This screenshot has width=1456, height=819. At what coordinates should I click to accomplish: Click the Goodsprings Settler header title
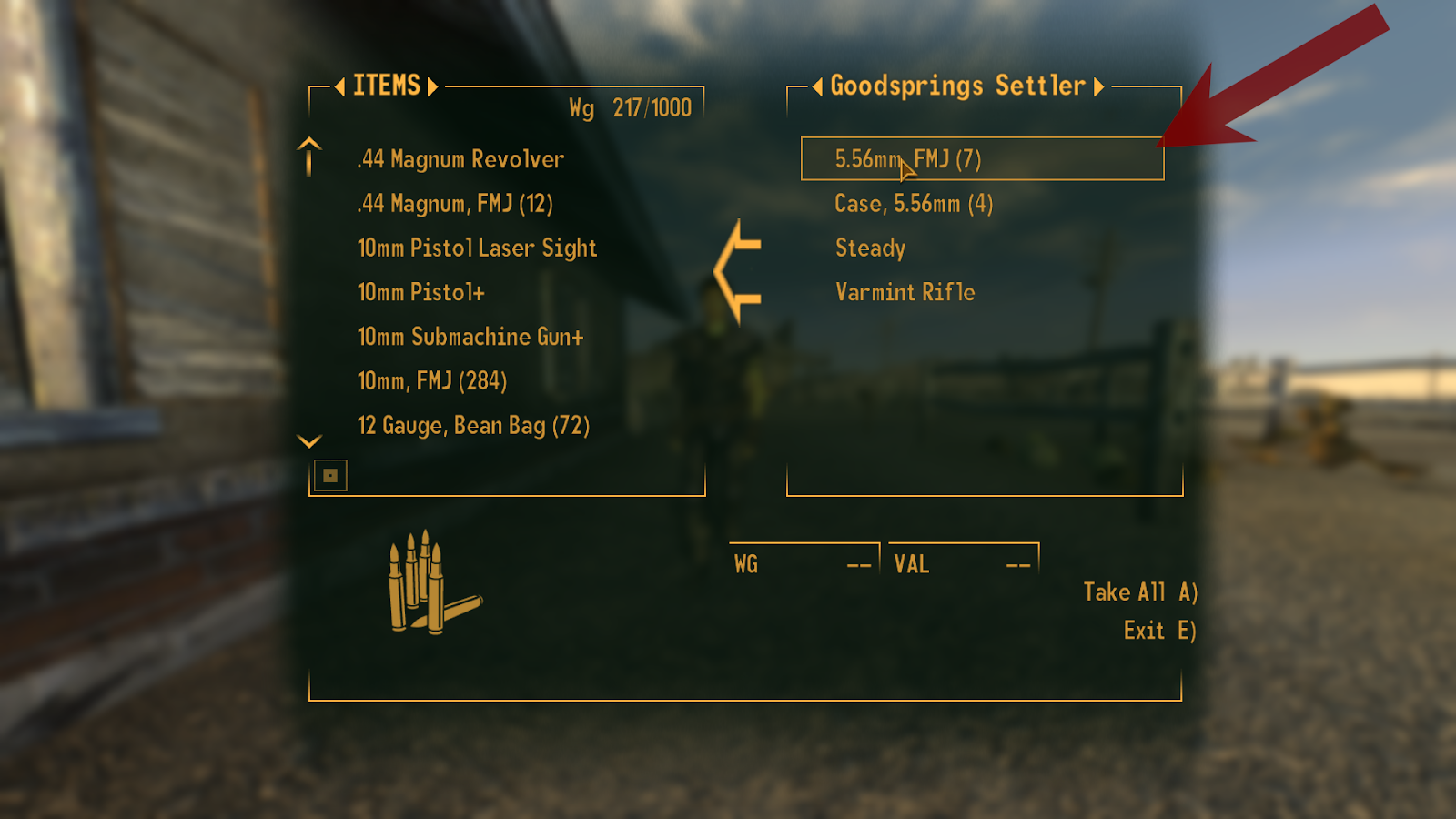click(958, 86)
